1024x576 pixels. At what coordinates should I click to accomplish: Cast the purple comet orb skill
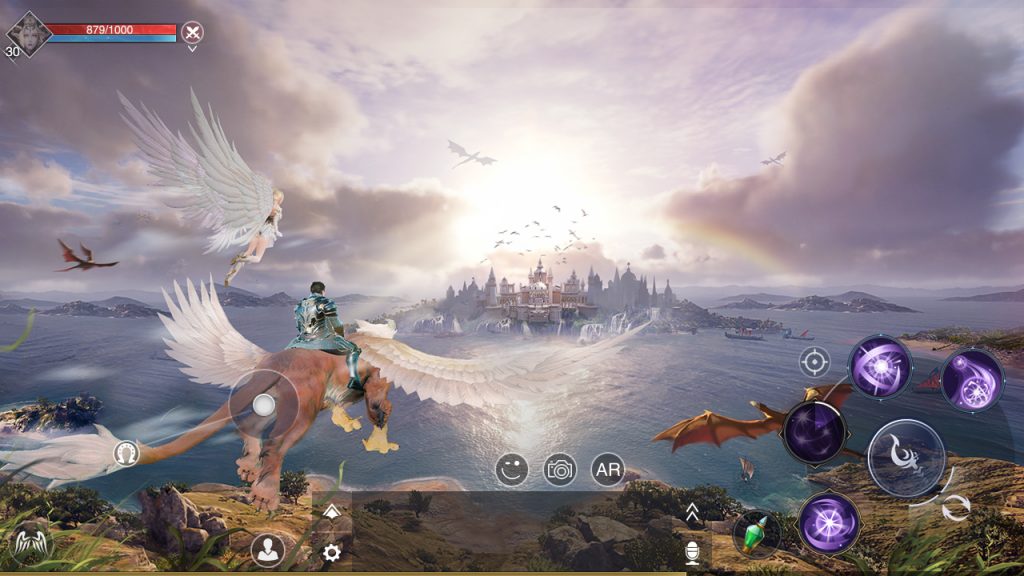(x=971, y=380)
